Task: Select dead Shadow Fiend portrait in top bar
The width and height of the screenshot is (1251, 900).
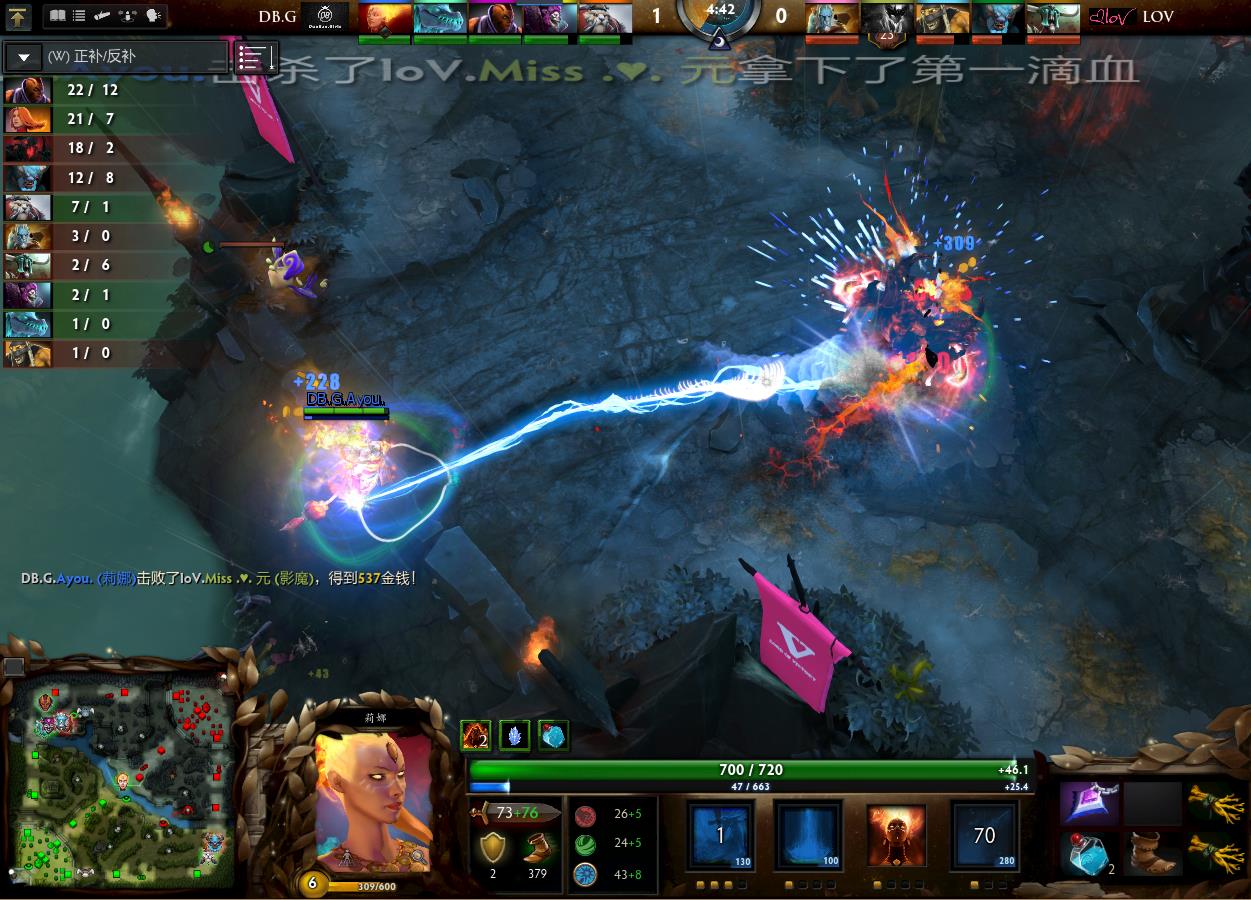Action: pos(886,18)
